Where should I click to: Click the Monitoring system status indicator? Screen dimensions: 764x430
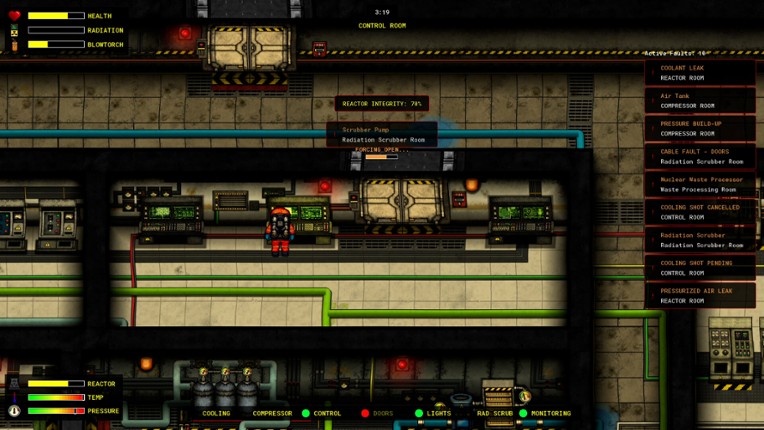click(x=546, y=413)
